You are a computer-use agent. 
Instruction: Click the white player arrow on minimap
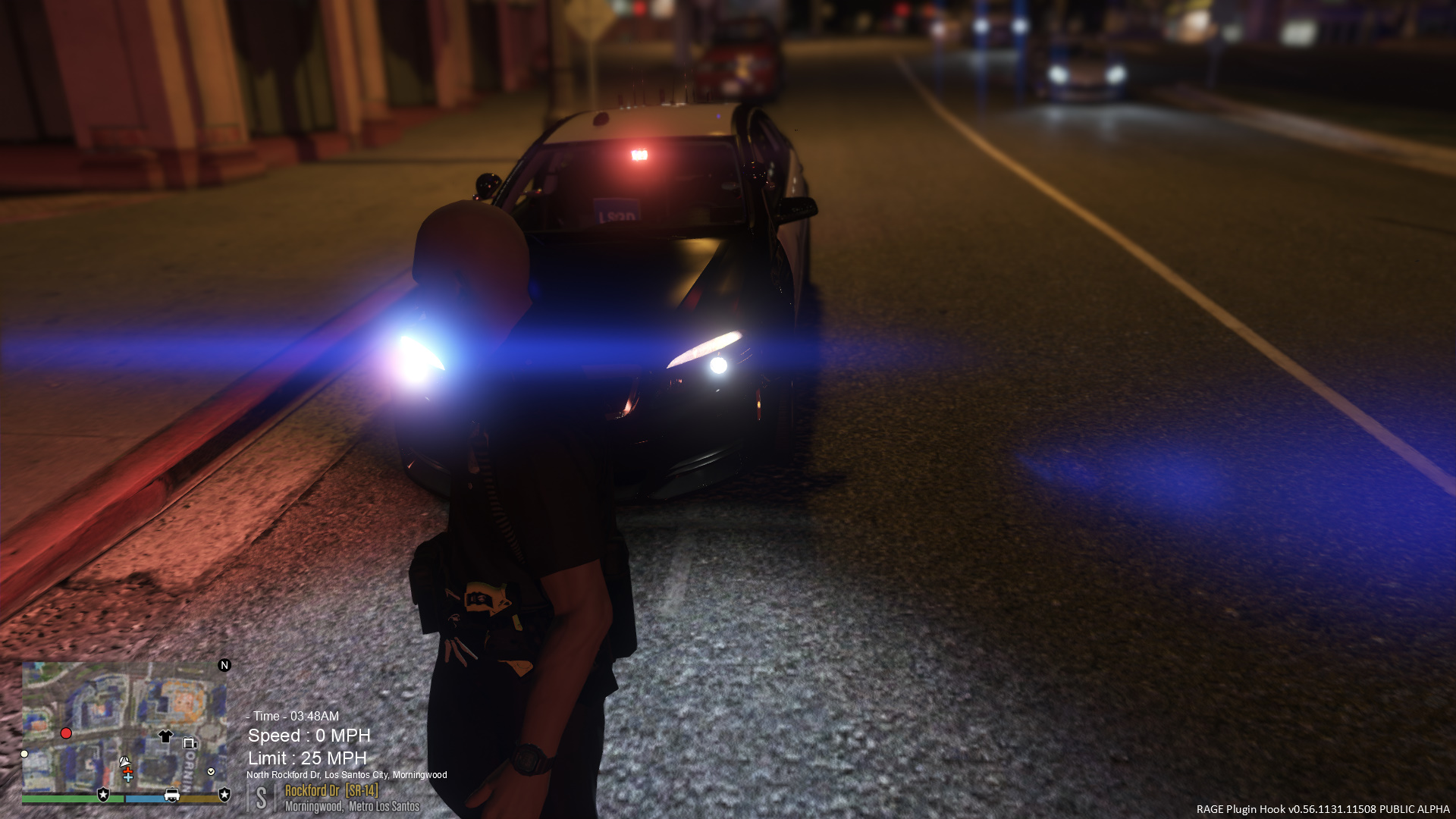tap(124, 761)
